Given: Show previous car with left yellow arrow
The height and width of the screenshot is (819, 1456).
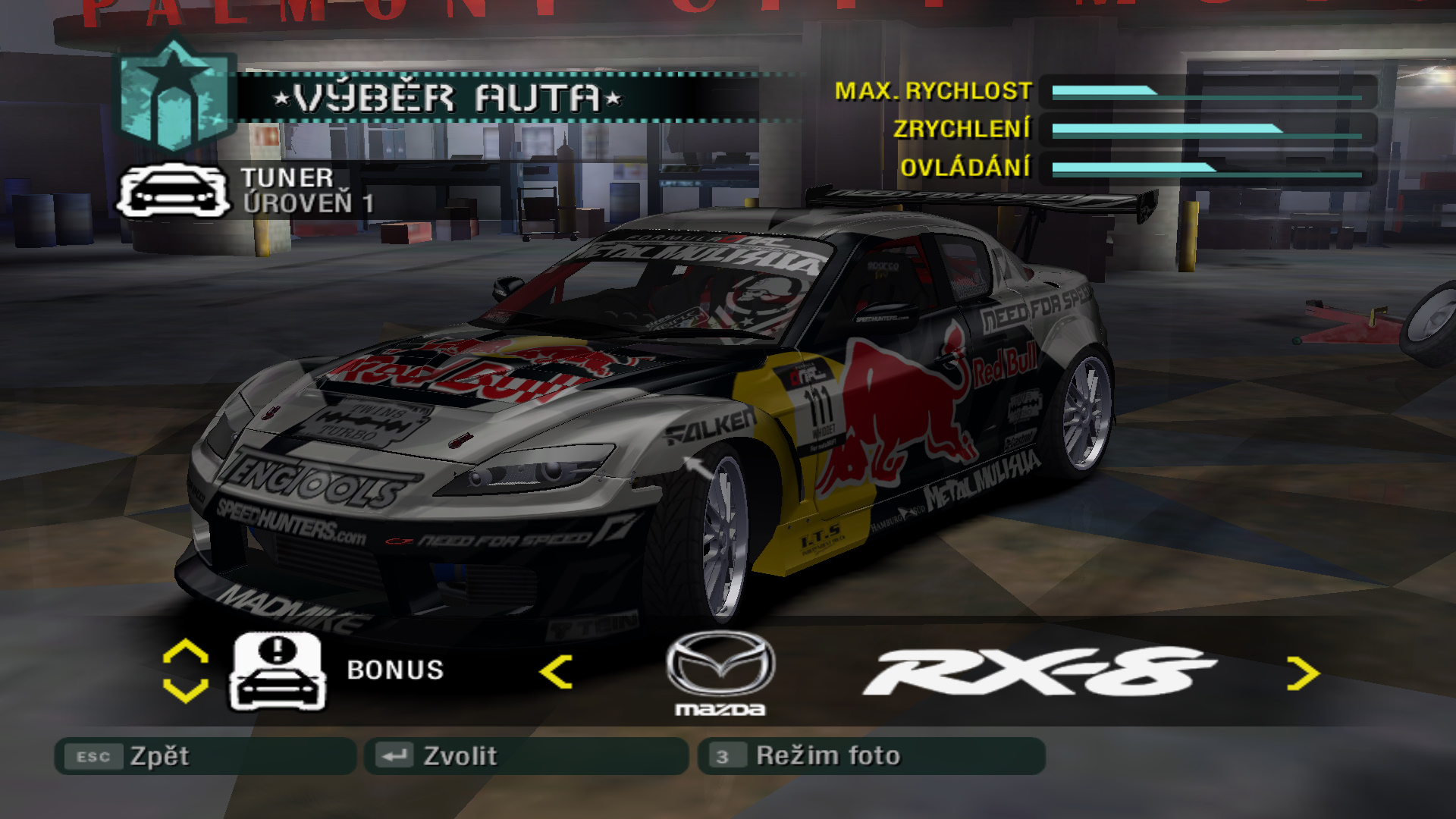Looking at the screenshot, I should [556, 672].
